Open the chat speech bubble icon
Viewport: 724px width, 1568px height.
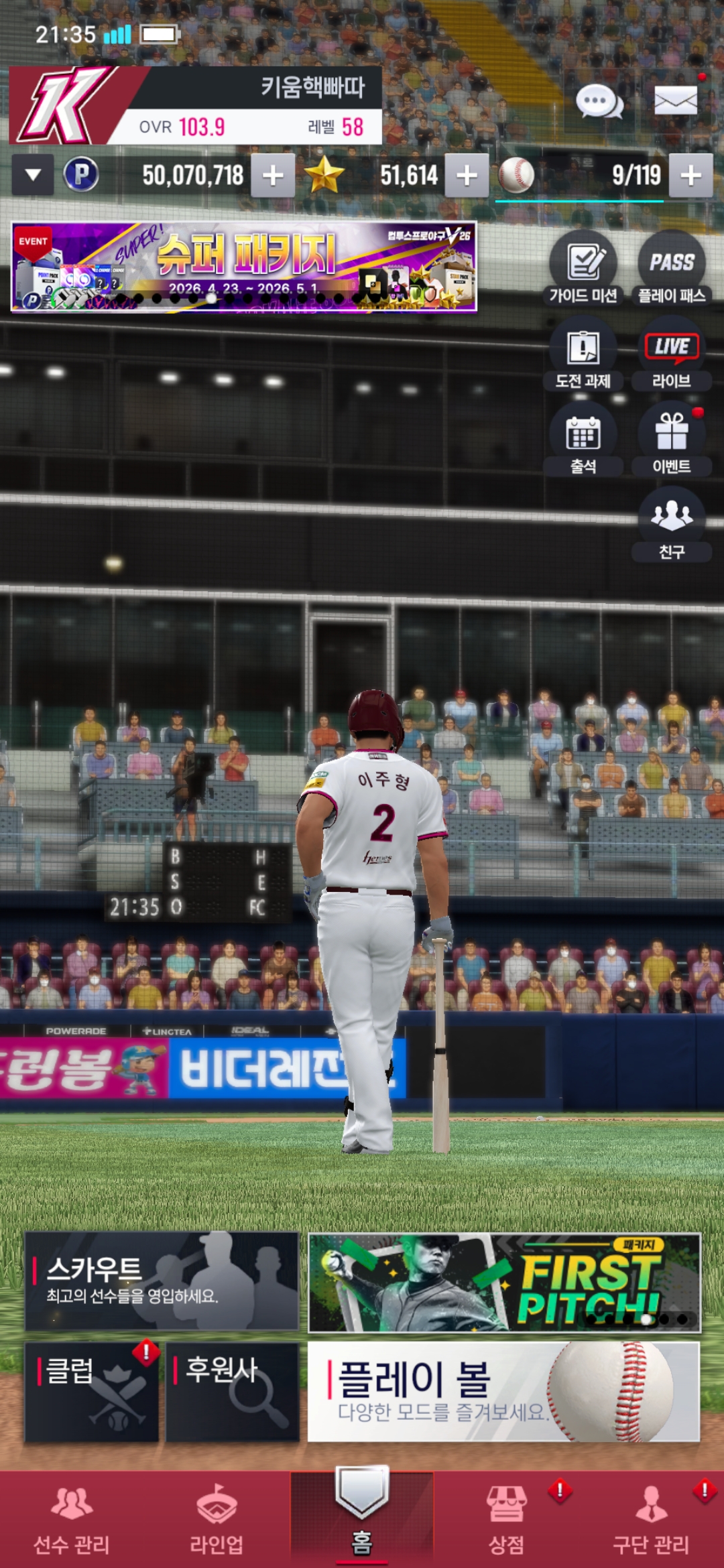(x=599, y=102)
